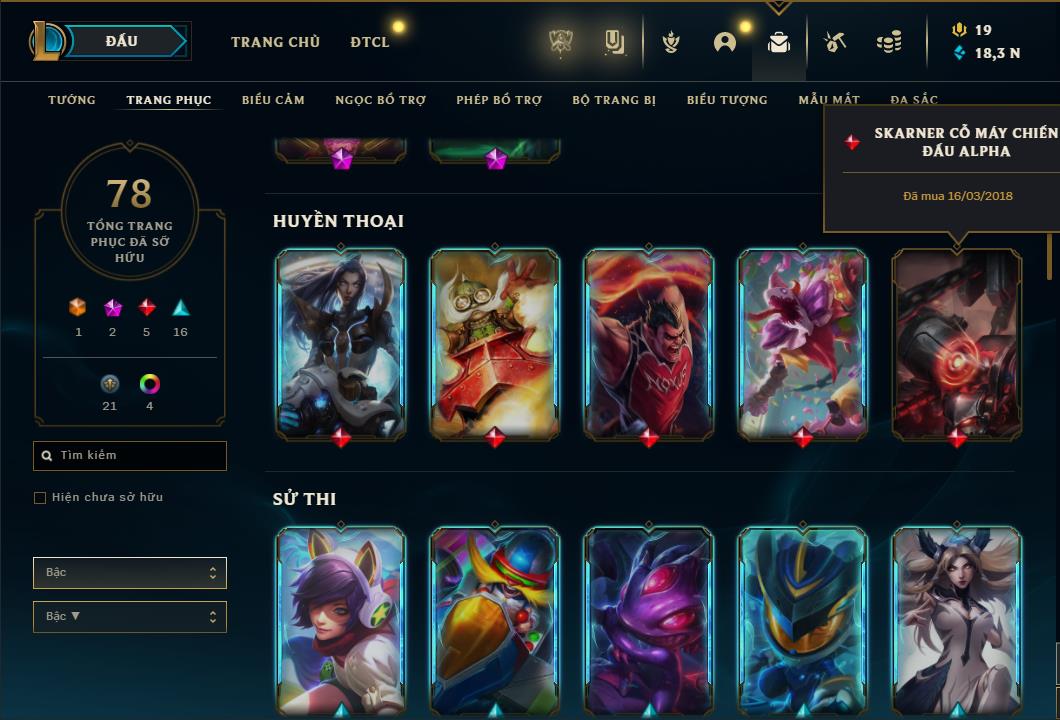Screen dimensions: 1060x720
Task: Open the profile icon in top bar
Action: point(725,42)
